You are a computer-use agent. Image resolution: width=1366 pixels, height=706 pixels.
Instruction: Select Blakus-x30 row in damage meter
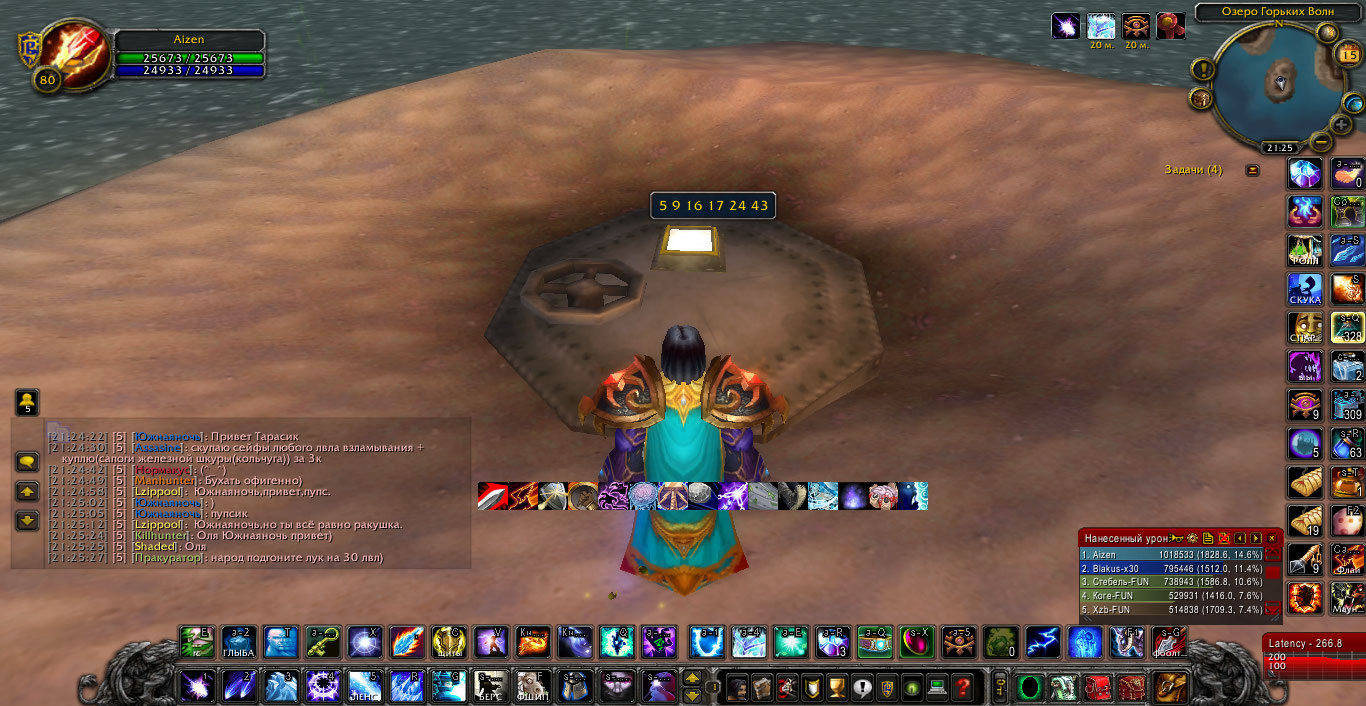pyautogui.click(x=1172, y=568)
